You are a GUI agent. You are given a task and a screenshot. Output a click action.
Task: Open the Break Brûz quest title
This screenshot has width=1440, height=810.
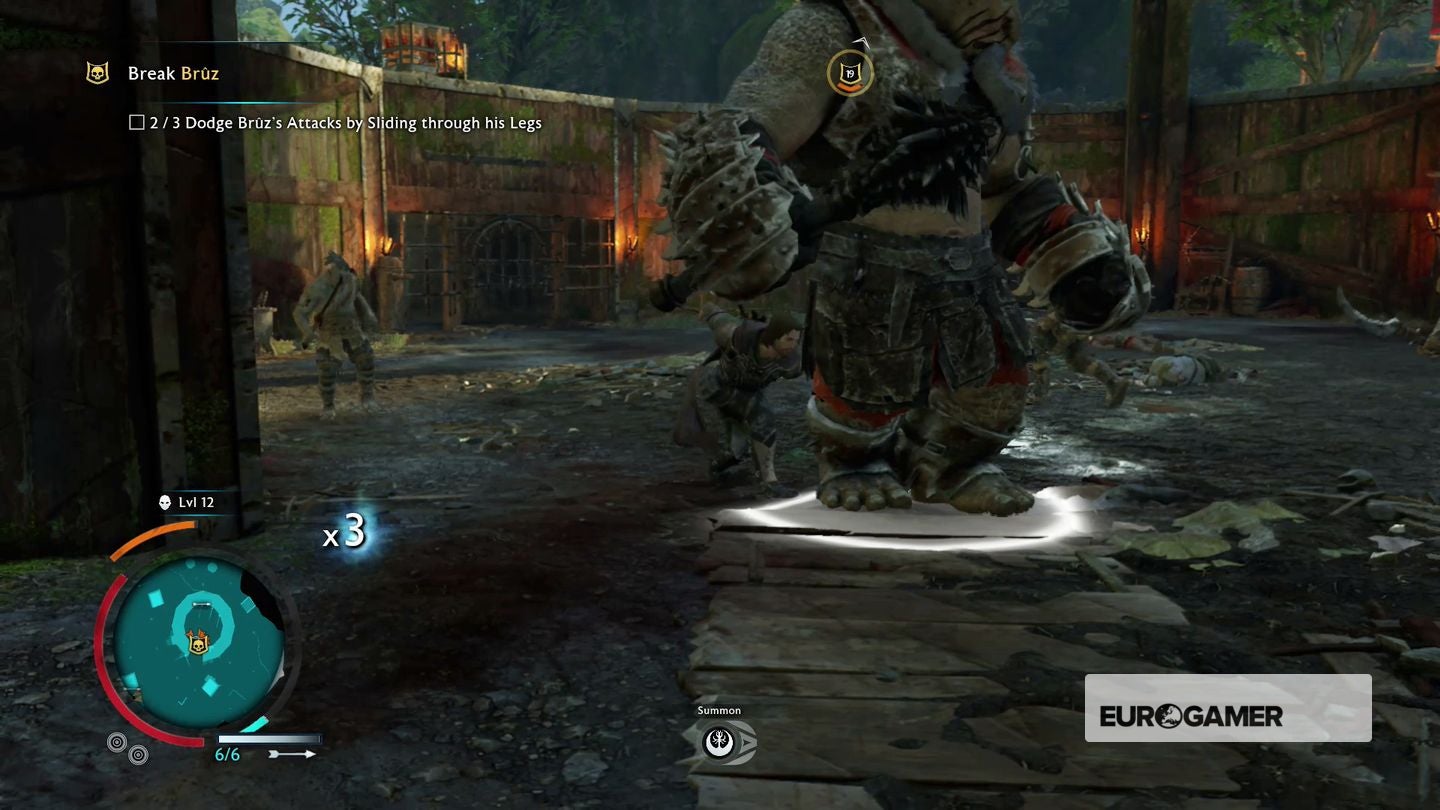coord(175,73)
